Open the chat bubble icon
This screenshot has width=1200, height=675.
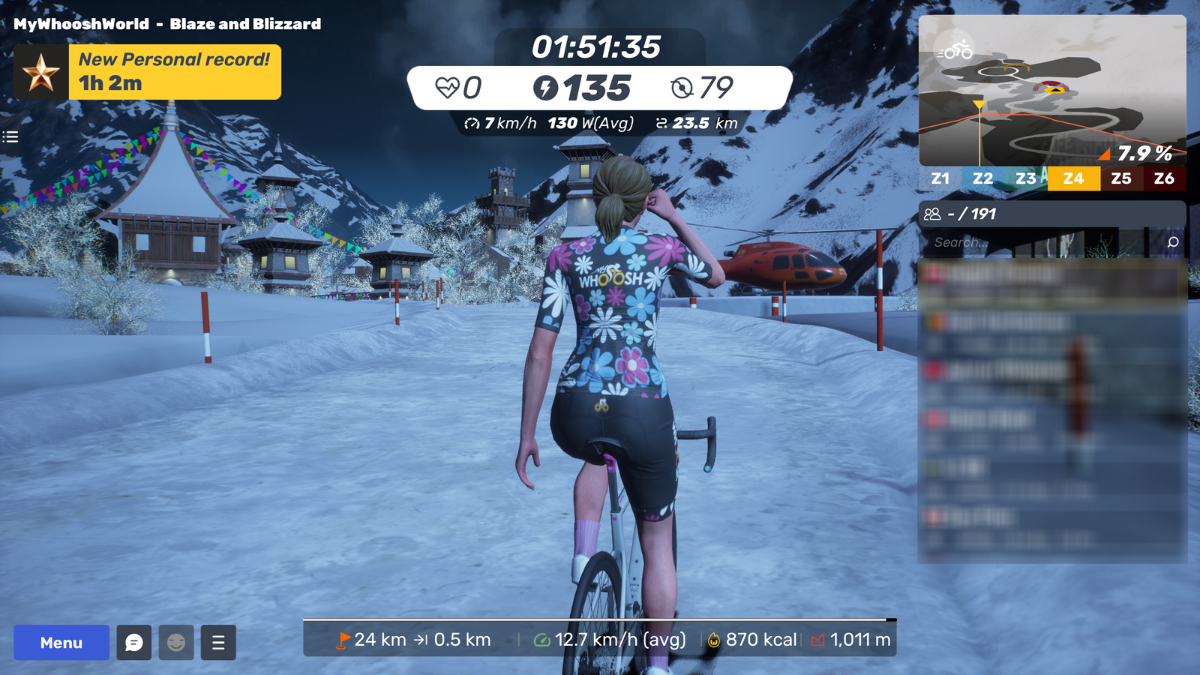134,643
